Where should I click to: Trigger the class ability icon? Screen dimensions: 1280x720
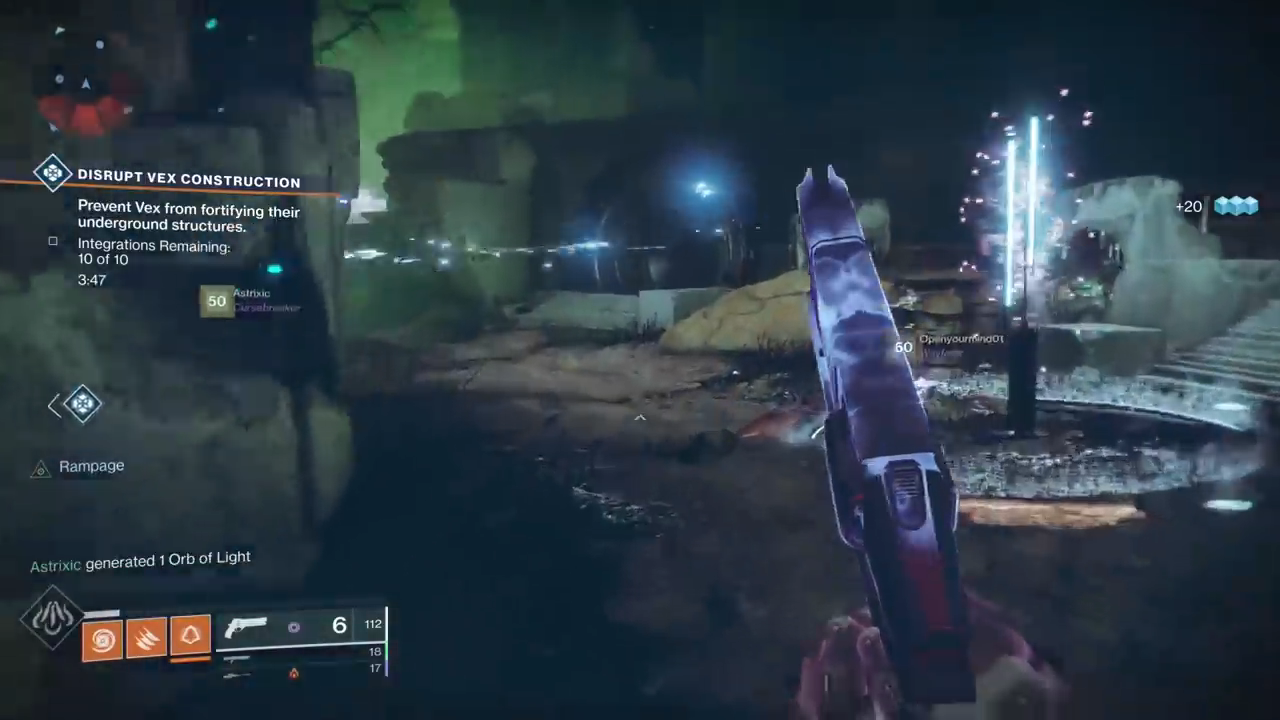(x=190, y=635)
